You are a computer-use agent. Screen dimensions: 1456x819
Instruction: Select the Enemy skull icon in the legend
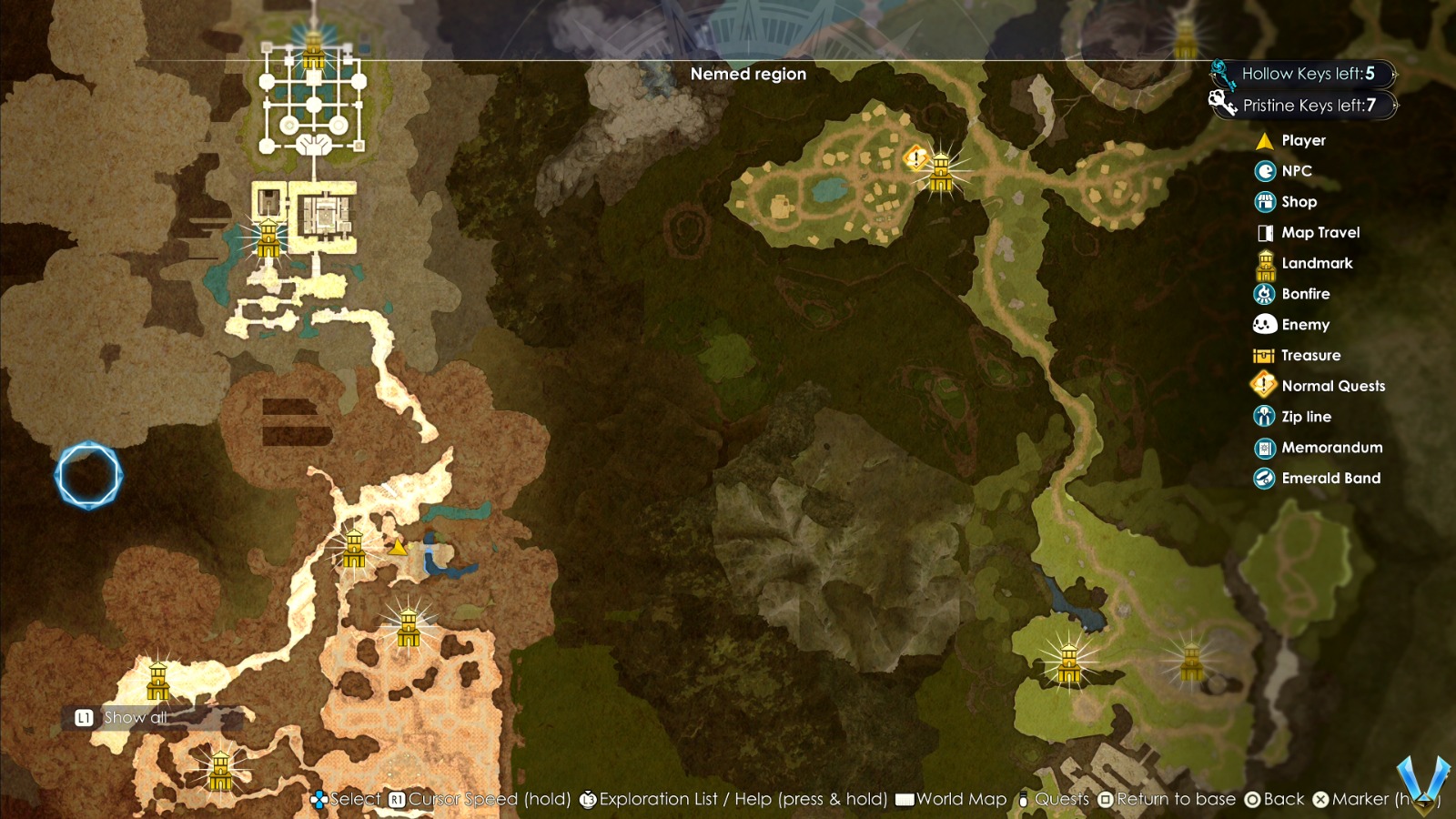(1264, 324)
